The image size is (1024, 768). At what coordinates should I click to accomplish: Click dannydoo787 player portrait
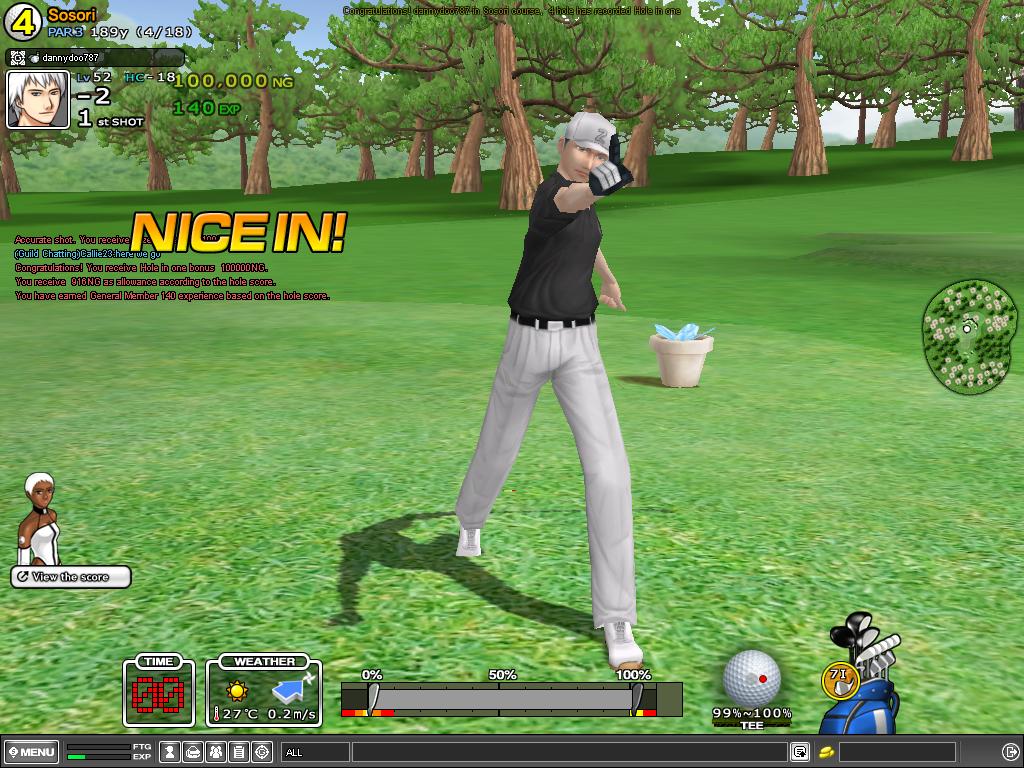click(x=38, y=100)
